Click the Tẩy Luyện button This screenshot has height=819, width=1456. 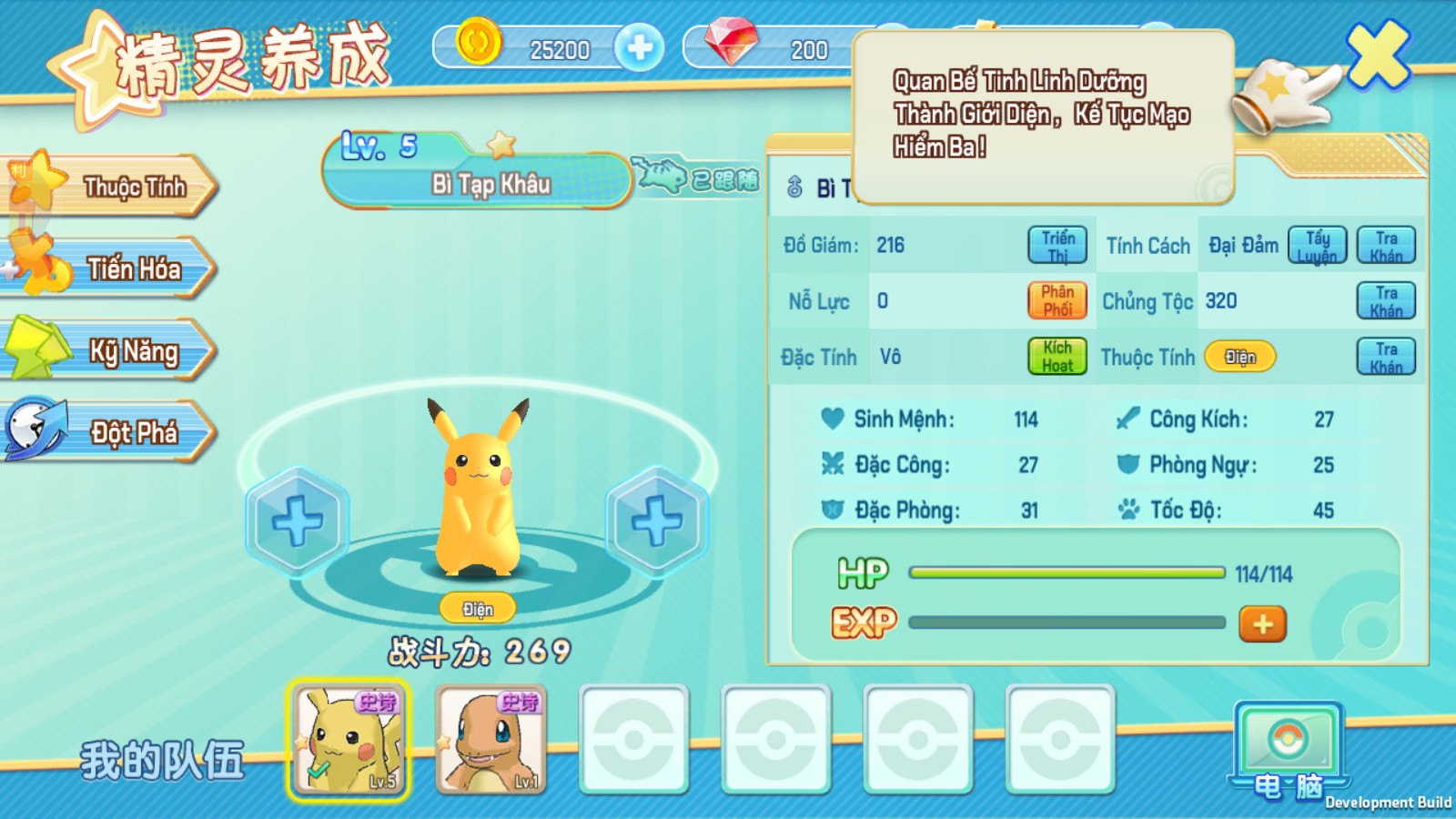click(1317, 246)
